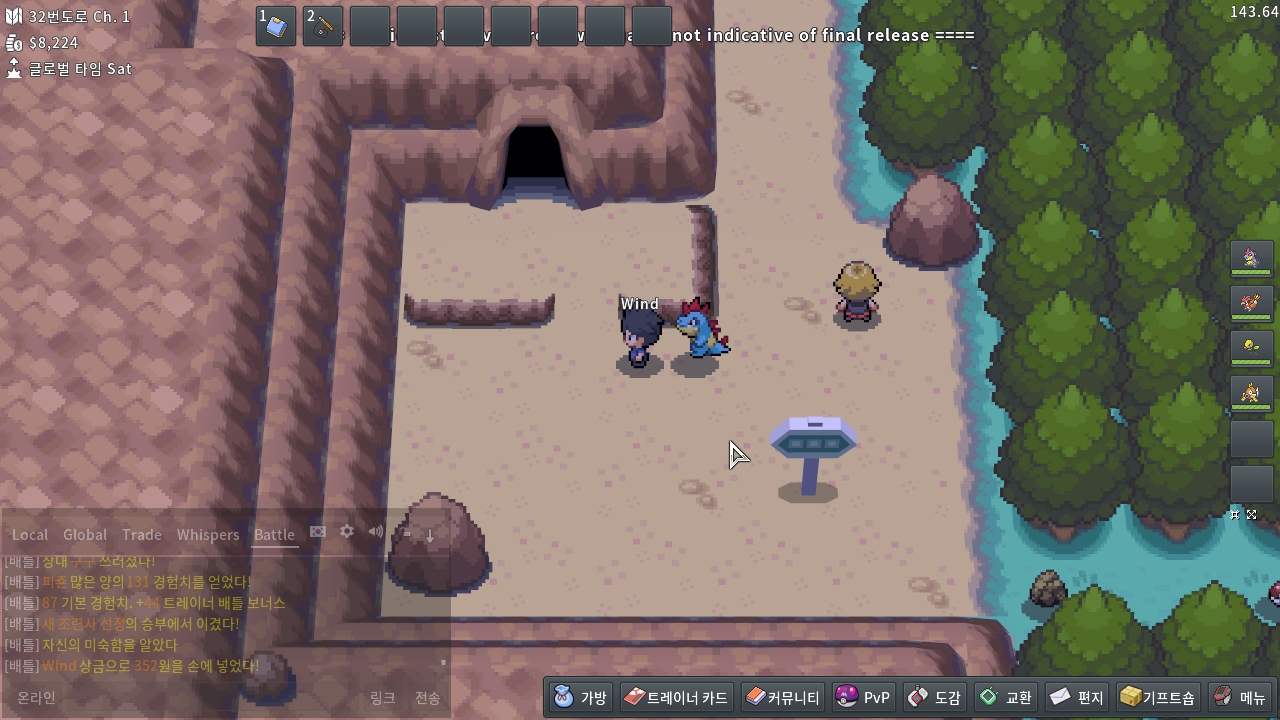Open chat settings gear icon
This screenshot has width=1280, height=720.
347,532
